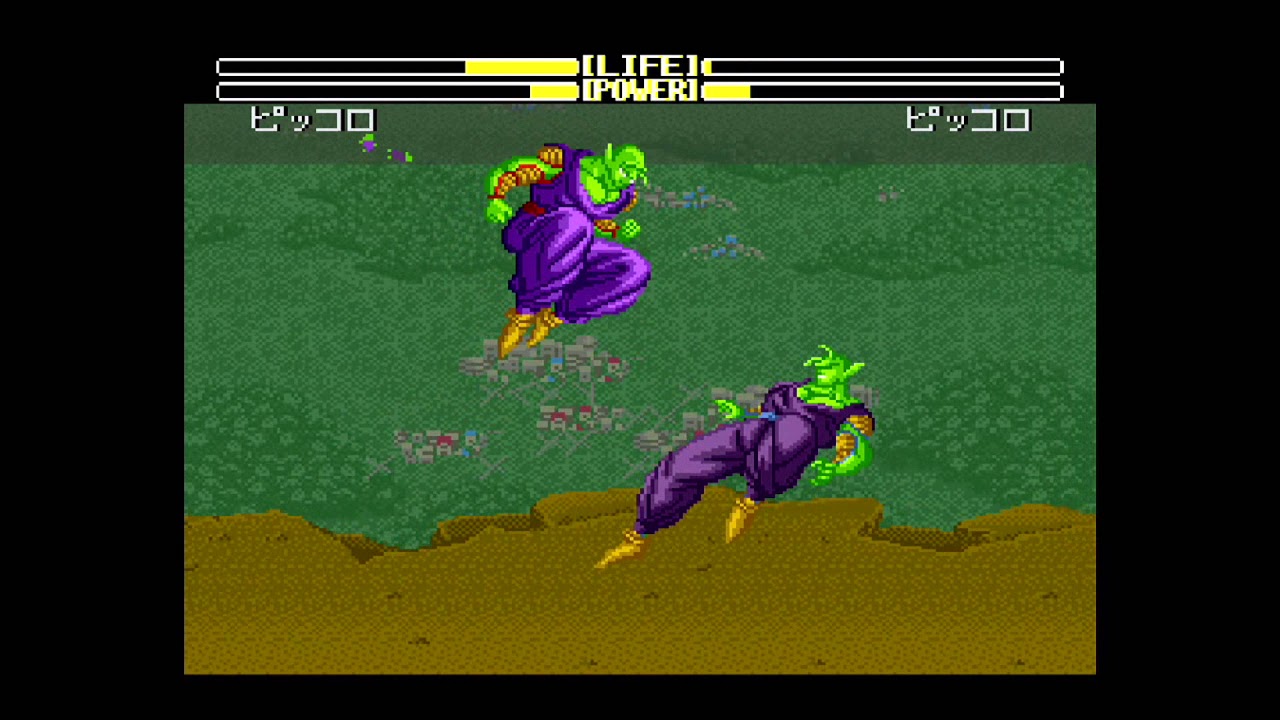Click the brown rocky ground terrain

(x=400, y=600)
